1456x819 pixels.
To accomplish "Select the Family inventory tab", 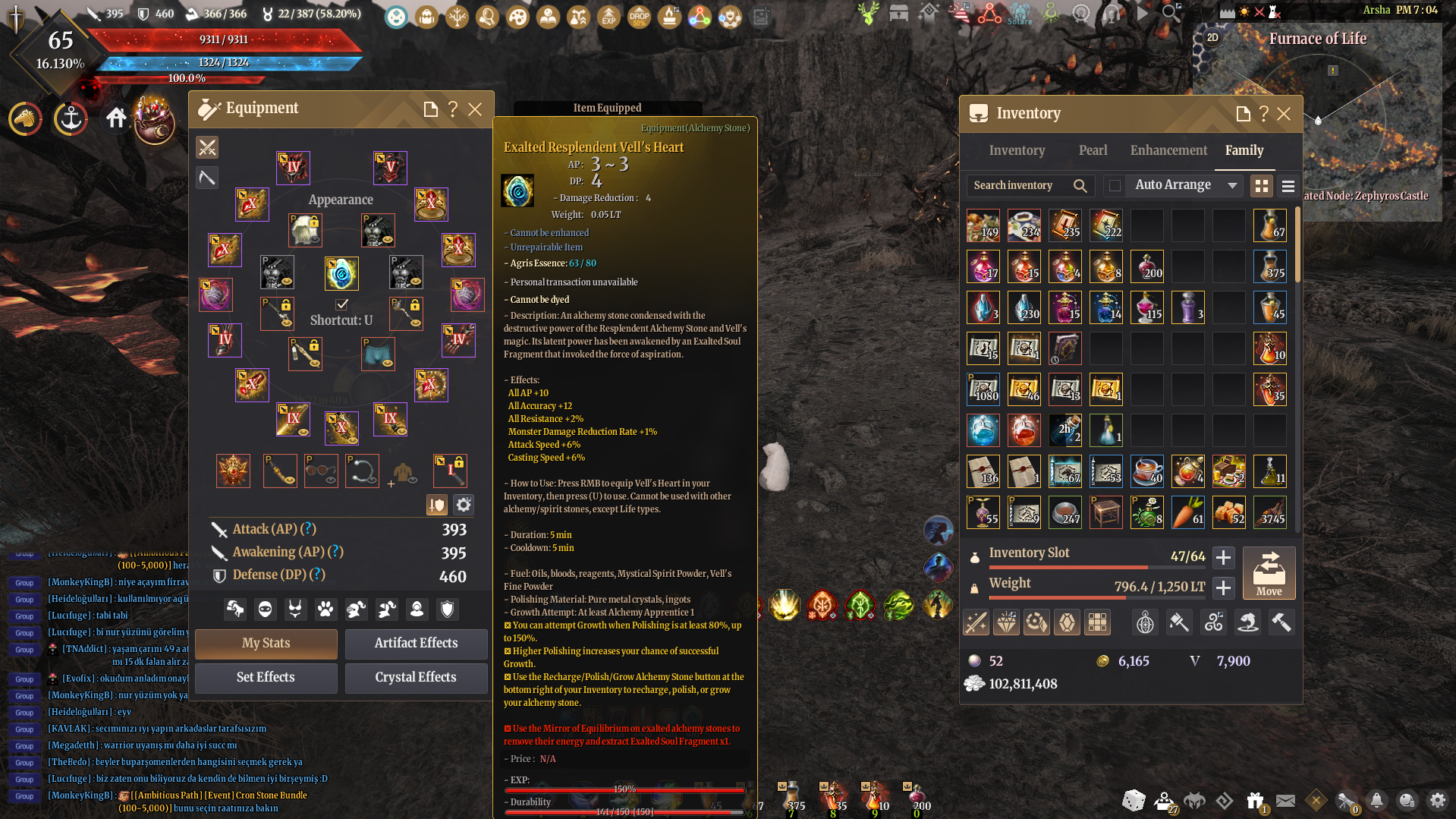I will point(1244,150).
